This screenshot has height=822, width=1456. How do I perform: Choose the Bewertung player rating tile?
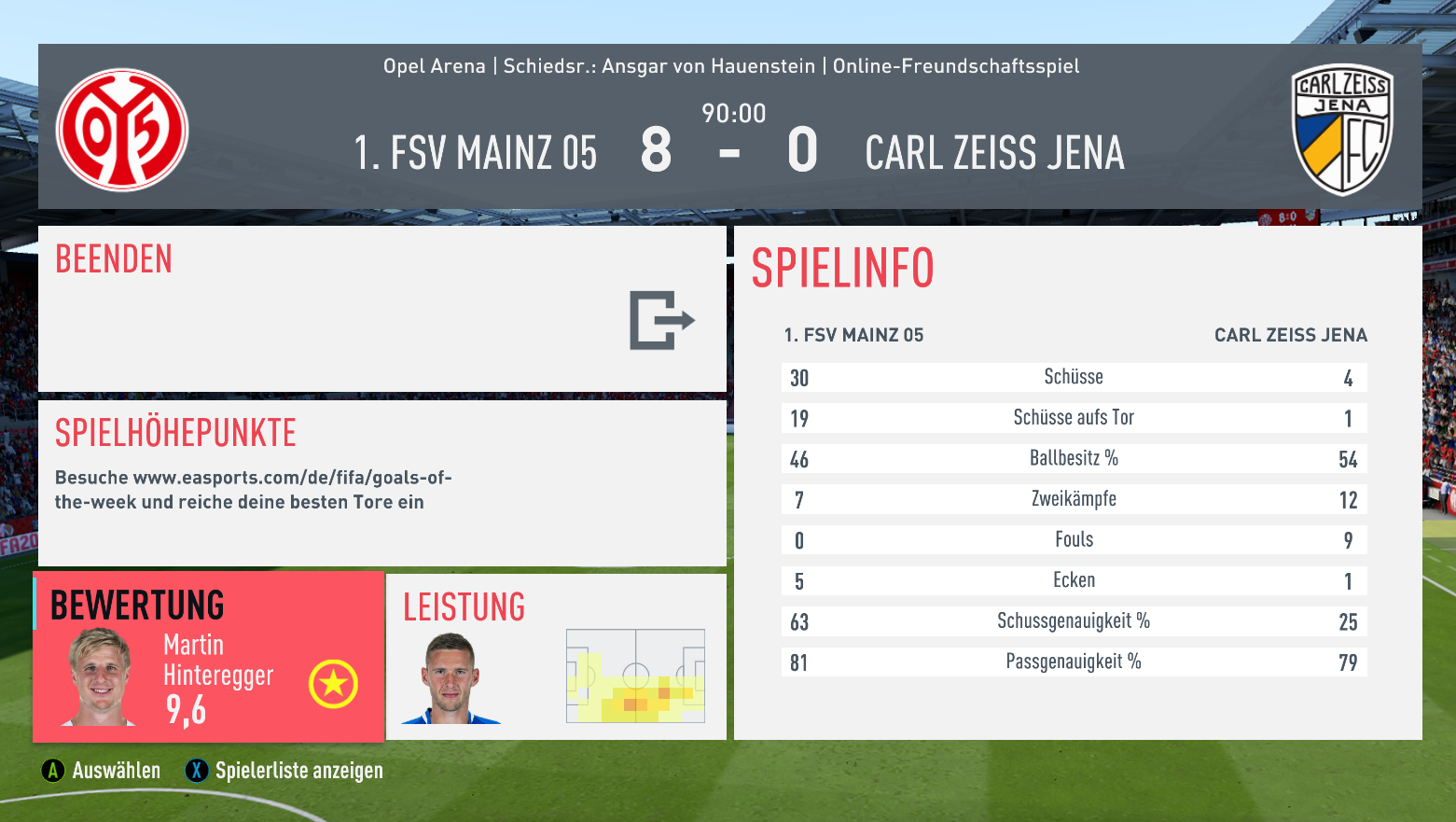pos(208,657)
